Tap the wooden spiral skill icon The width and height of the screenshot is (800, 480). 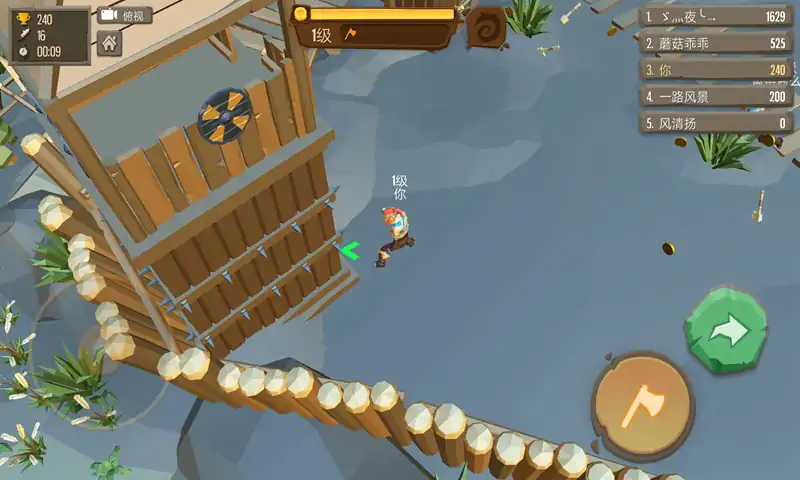pos(486,28)
